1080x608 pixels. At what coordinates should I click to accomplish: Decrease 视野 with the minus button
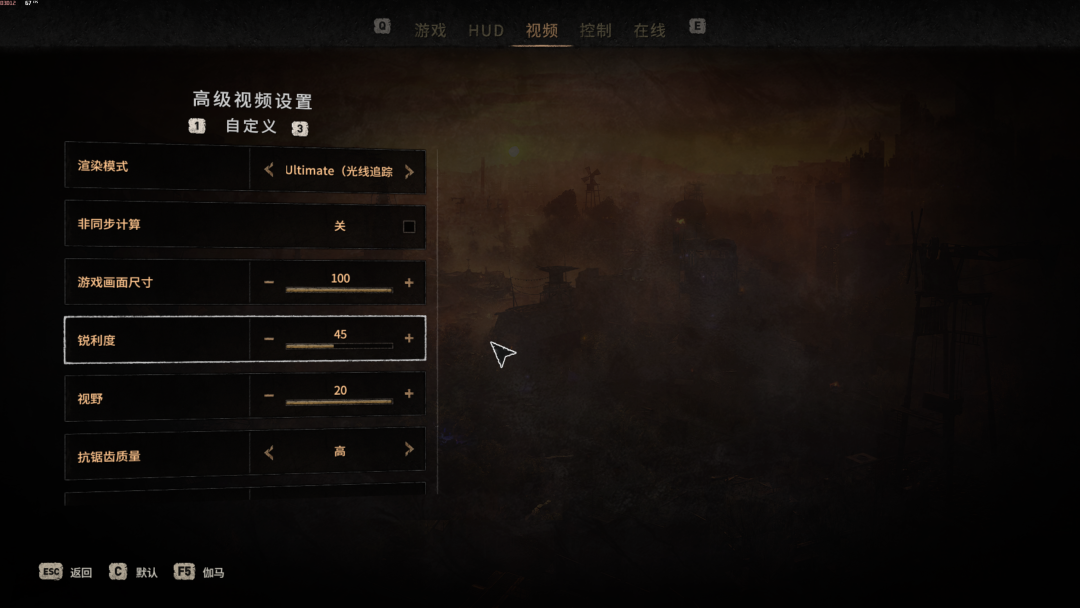(x=269, y=395)
